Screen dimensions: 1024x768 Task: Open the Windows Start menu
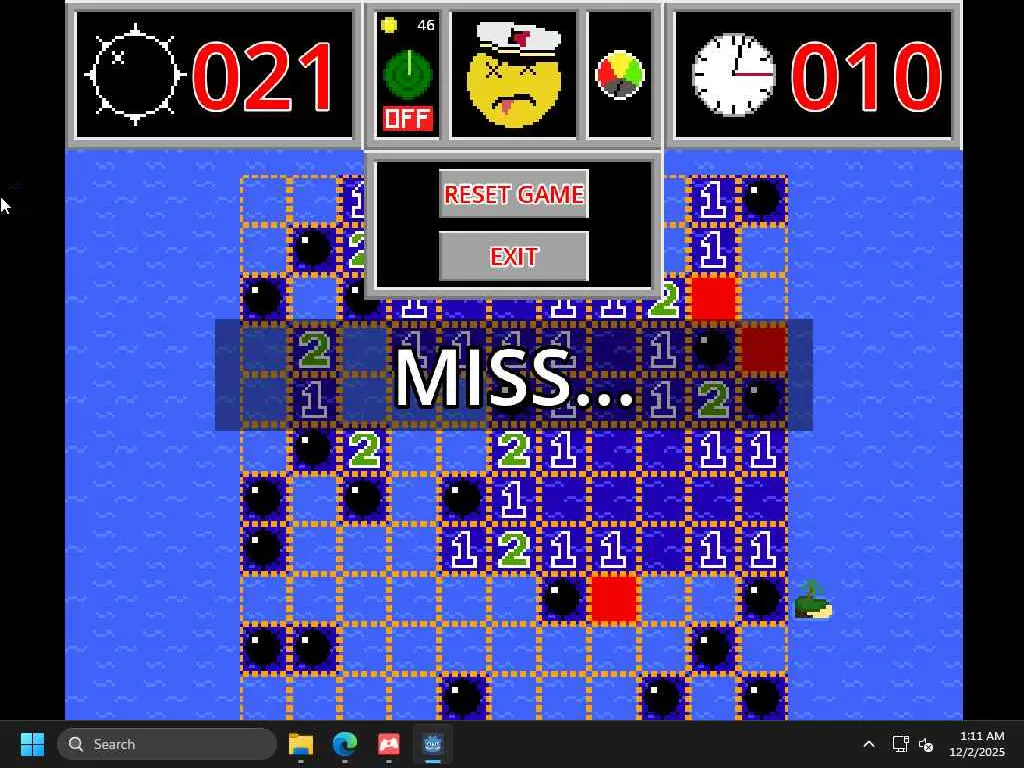32,744
